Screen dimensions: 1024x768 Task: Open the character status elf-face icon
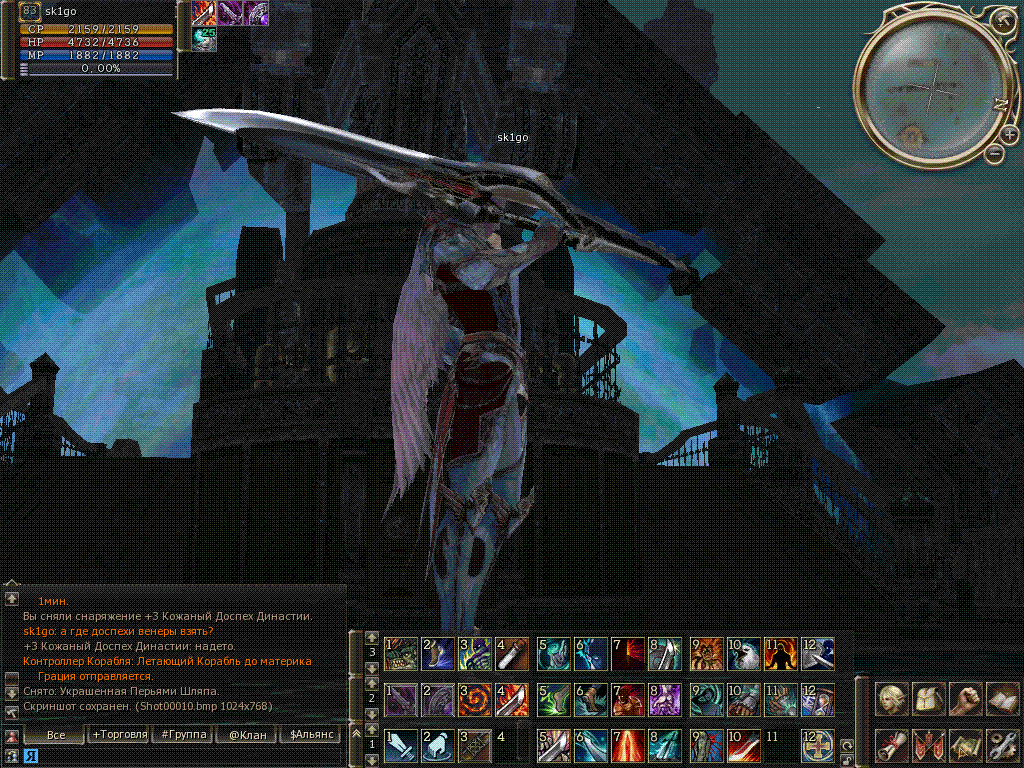(x=892, y=699)
